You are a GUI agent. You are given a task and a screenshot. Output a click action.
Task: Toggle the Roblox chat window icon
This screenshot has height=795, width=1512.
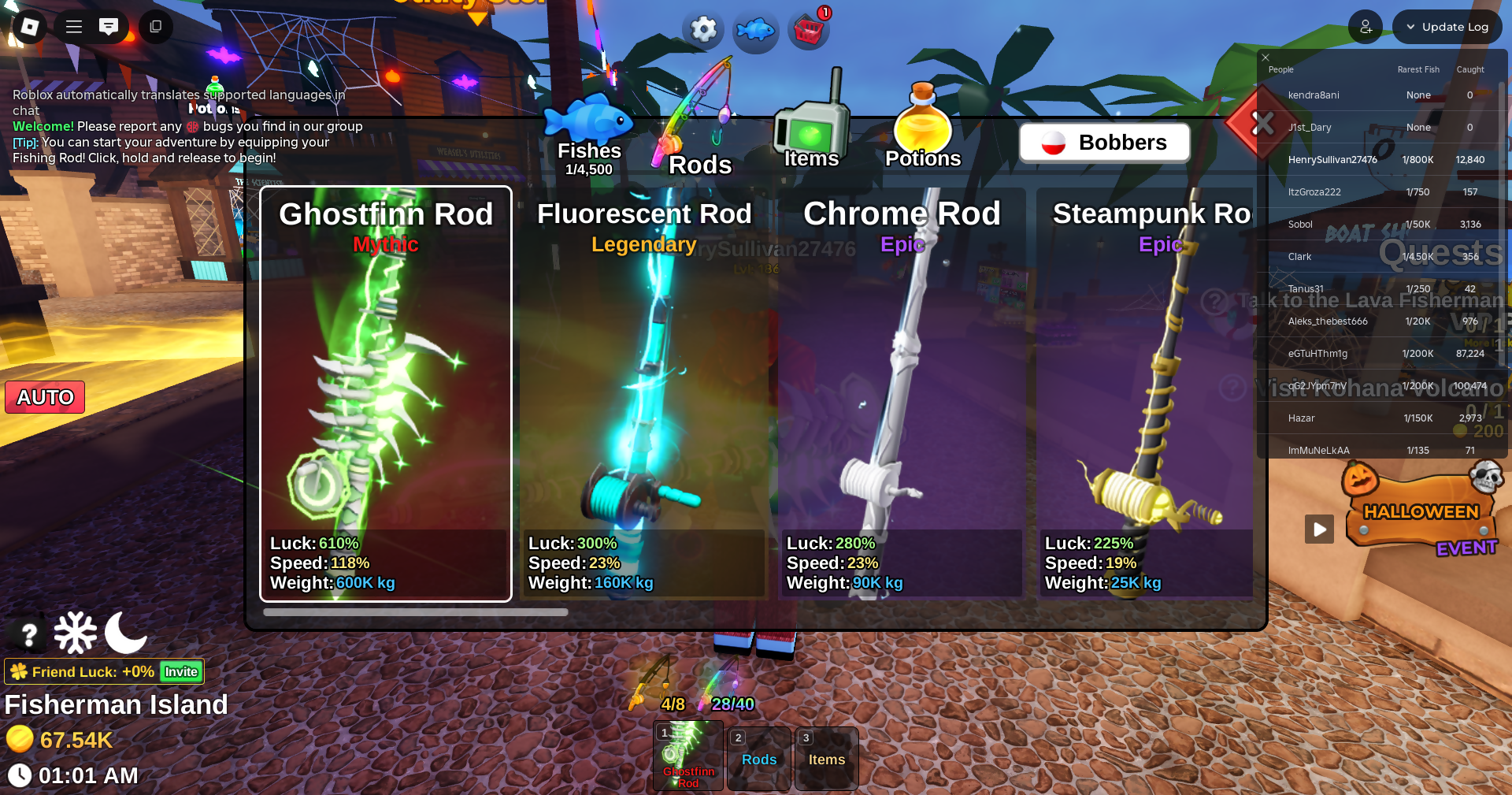point(109,27)
